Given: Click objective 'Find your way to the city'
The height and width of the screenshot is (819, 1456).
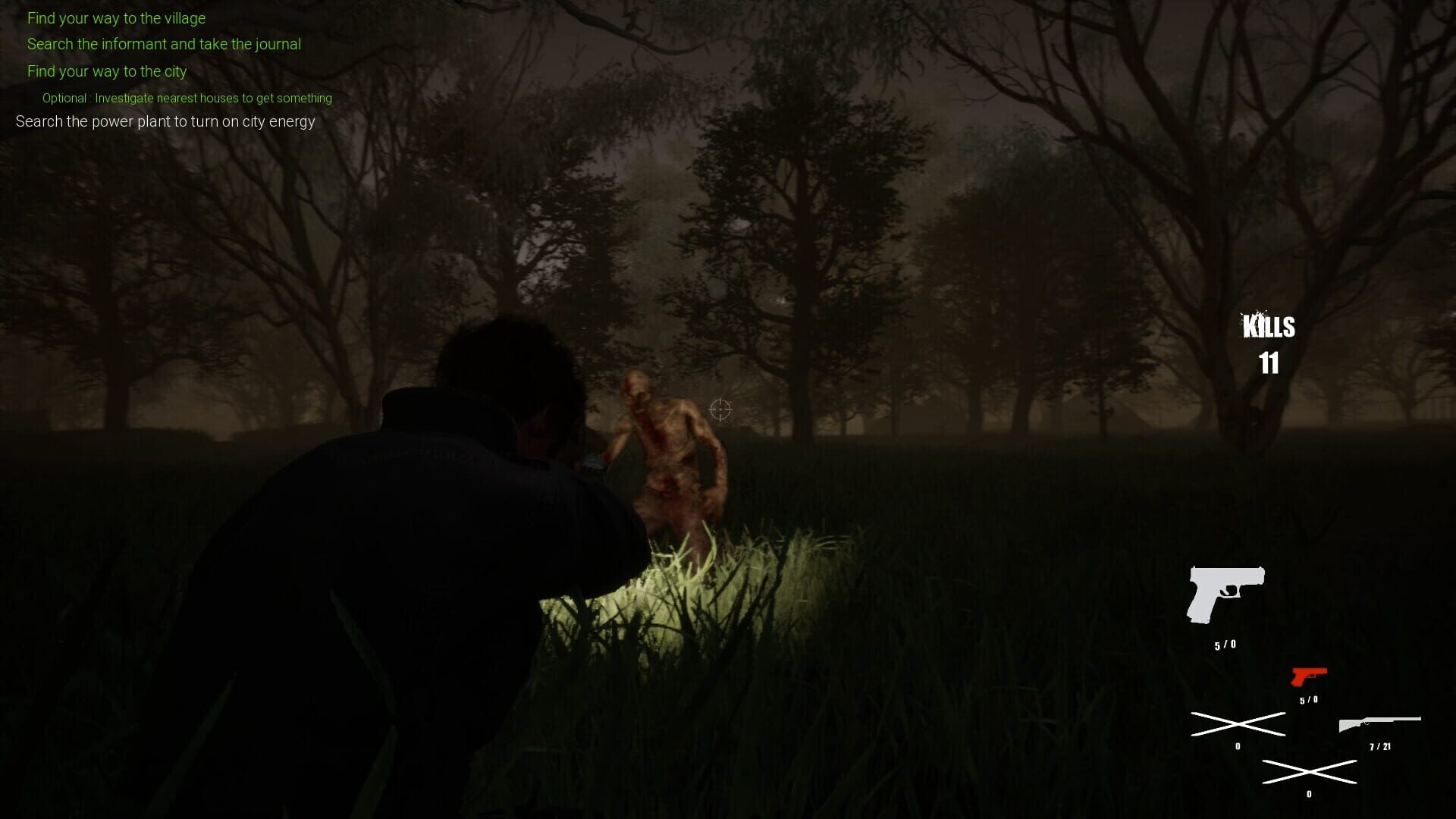Looking at the screenshot, I should [108, 71].
